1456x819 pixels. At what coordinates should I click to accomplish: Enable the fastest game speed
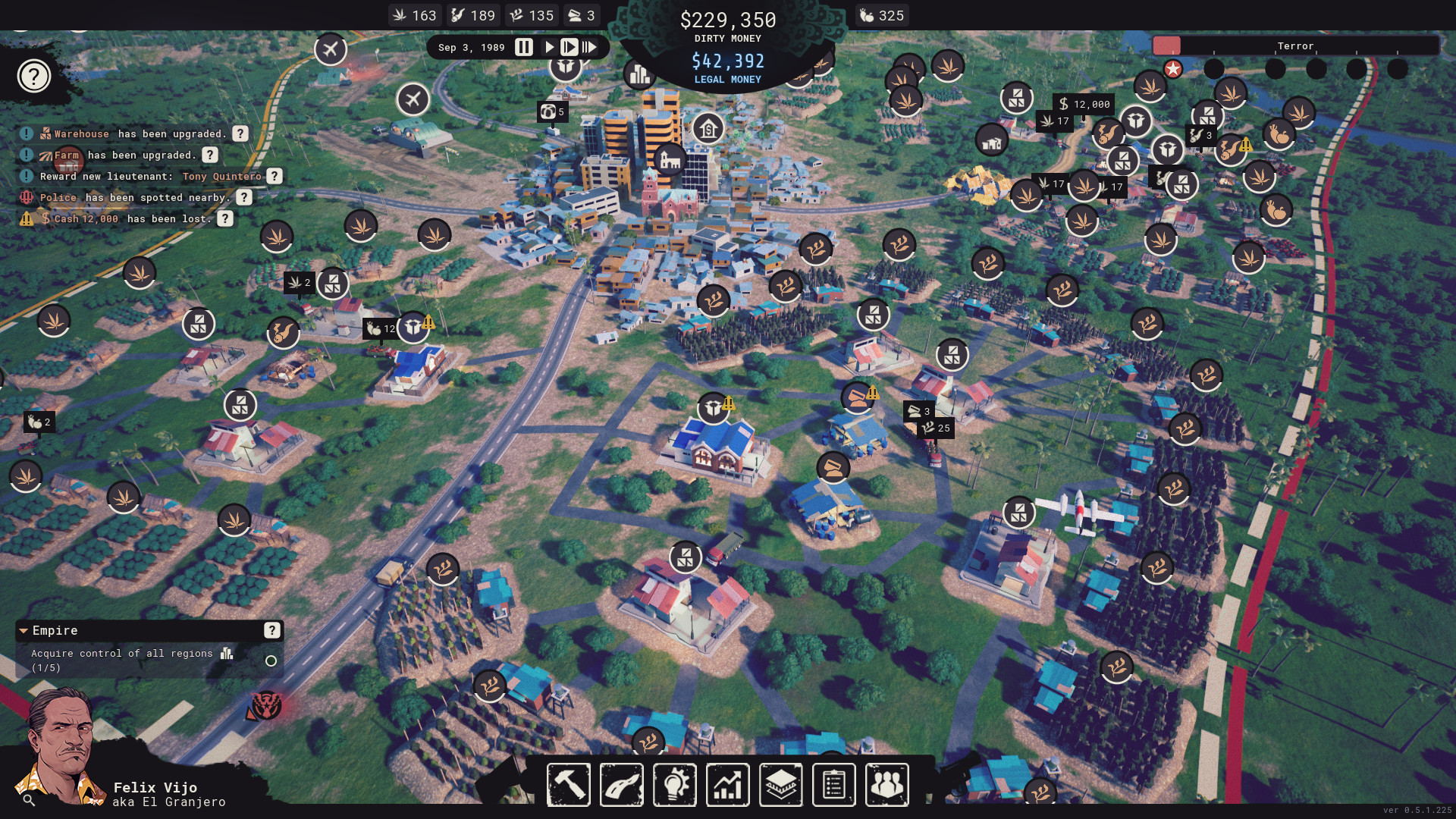coord(591,47)
